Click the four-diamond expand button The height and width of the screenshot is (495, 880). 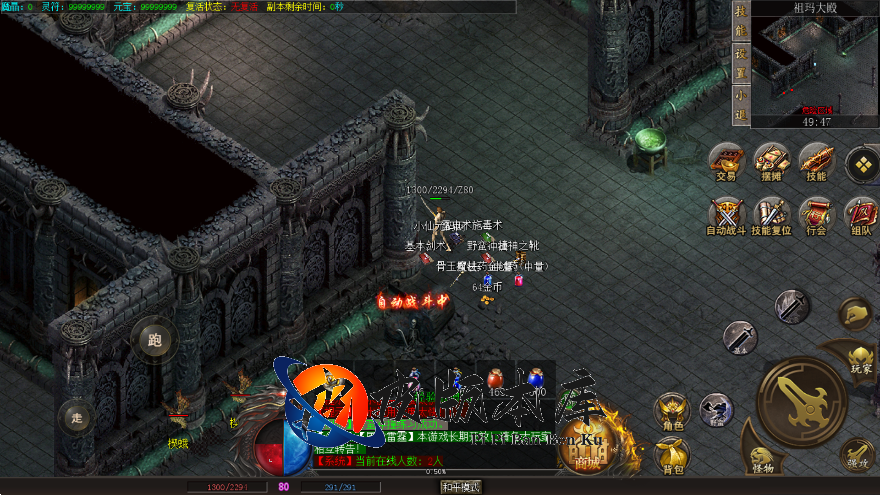[x=861, y=164]
